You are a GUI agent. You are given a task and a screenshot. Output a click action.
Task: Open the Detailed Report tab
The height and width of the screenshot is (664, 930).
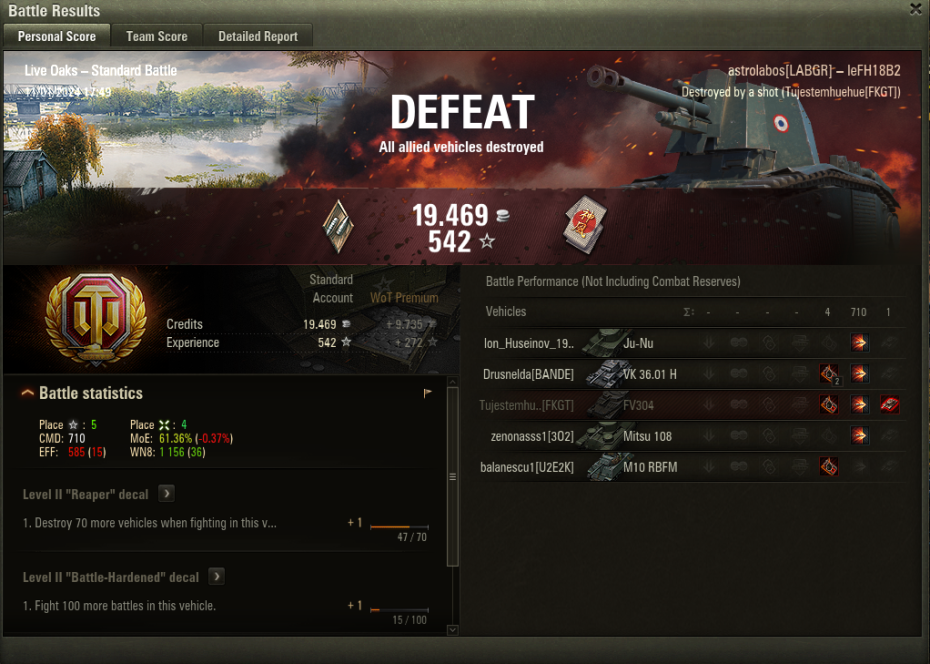pos(258,36)
